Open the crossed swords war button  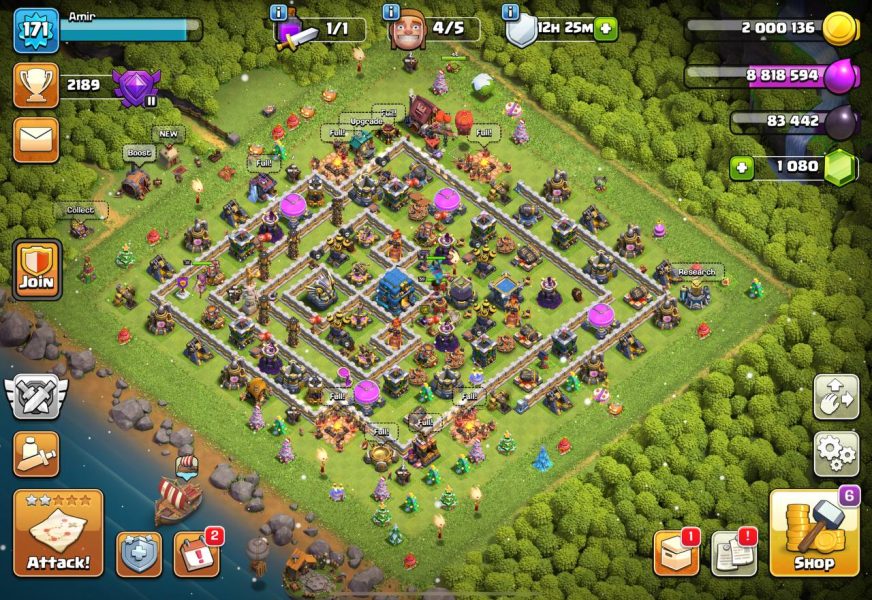pos(36,397)
